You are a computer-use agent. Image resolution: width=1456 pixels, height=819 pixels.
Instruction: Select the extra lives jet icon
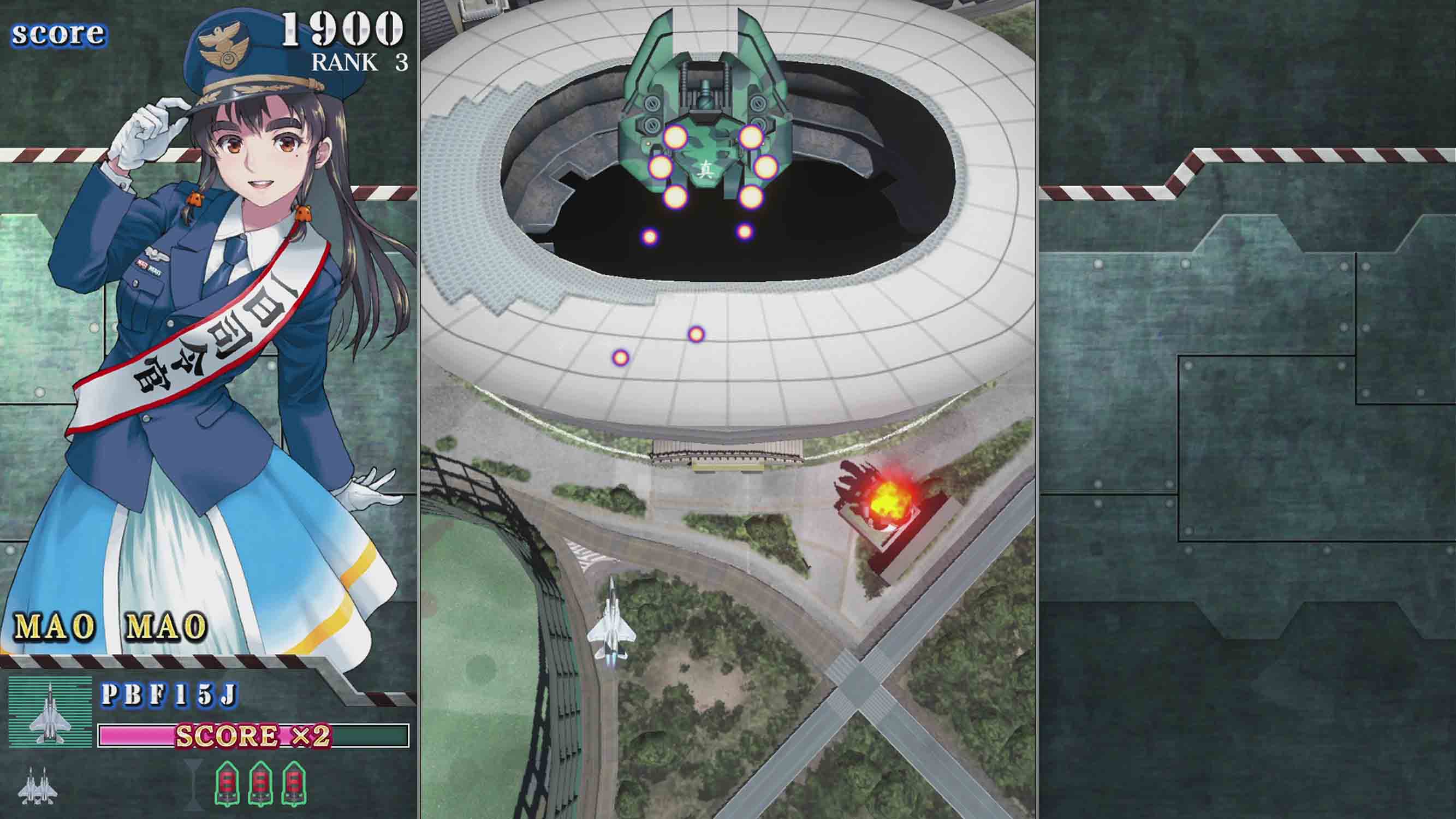(38, 786)
